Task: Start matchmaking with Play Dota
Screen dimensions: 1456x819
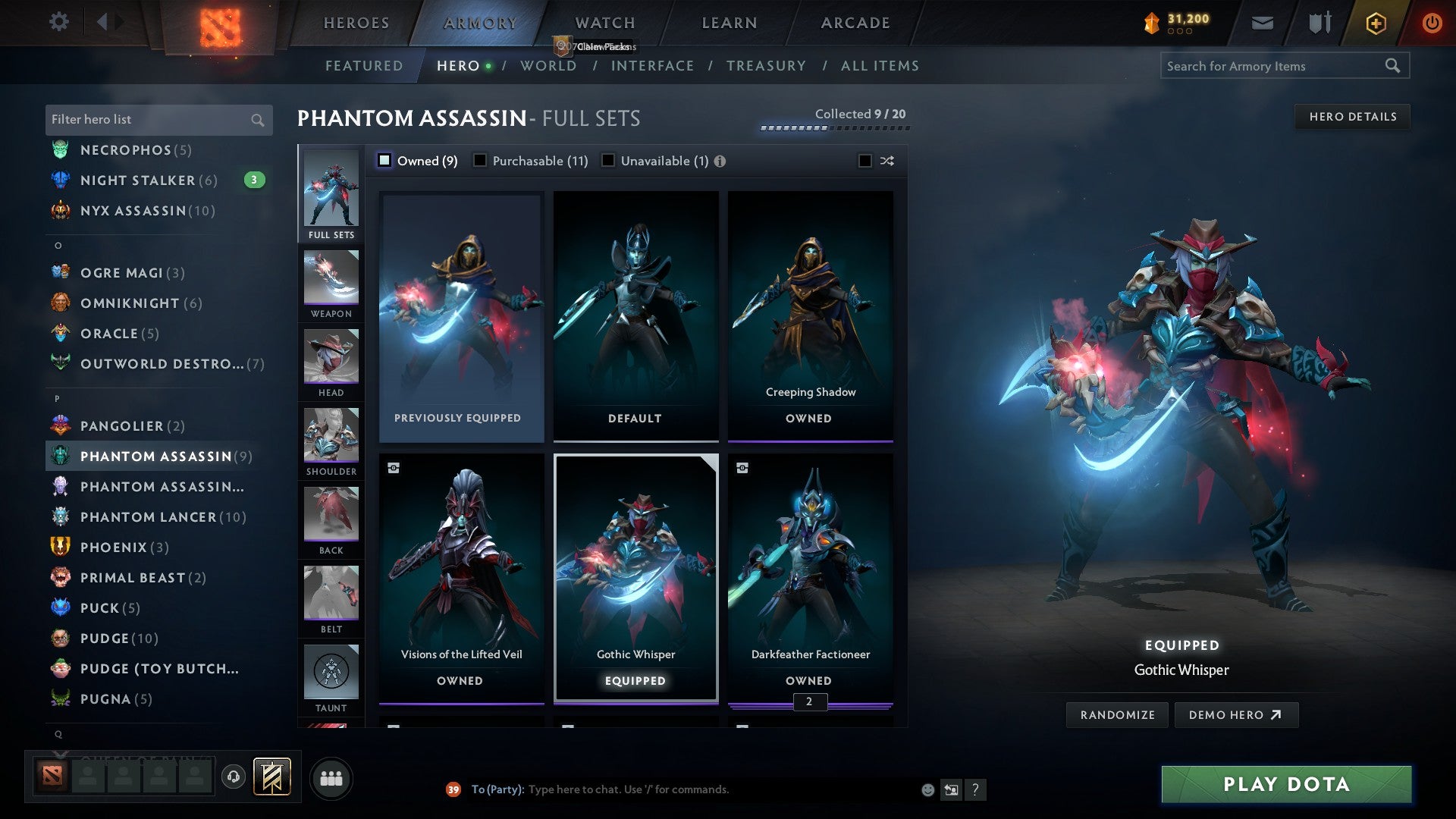Action: 1286,784
